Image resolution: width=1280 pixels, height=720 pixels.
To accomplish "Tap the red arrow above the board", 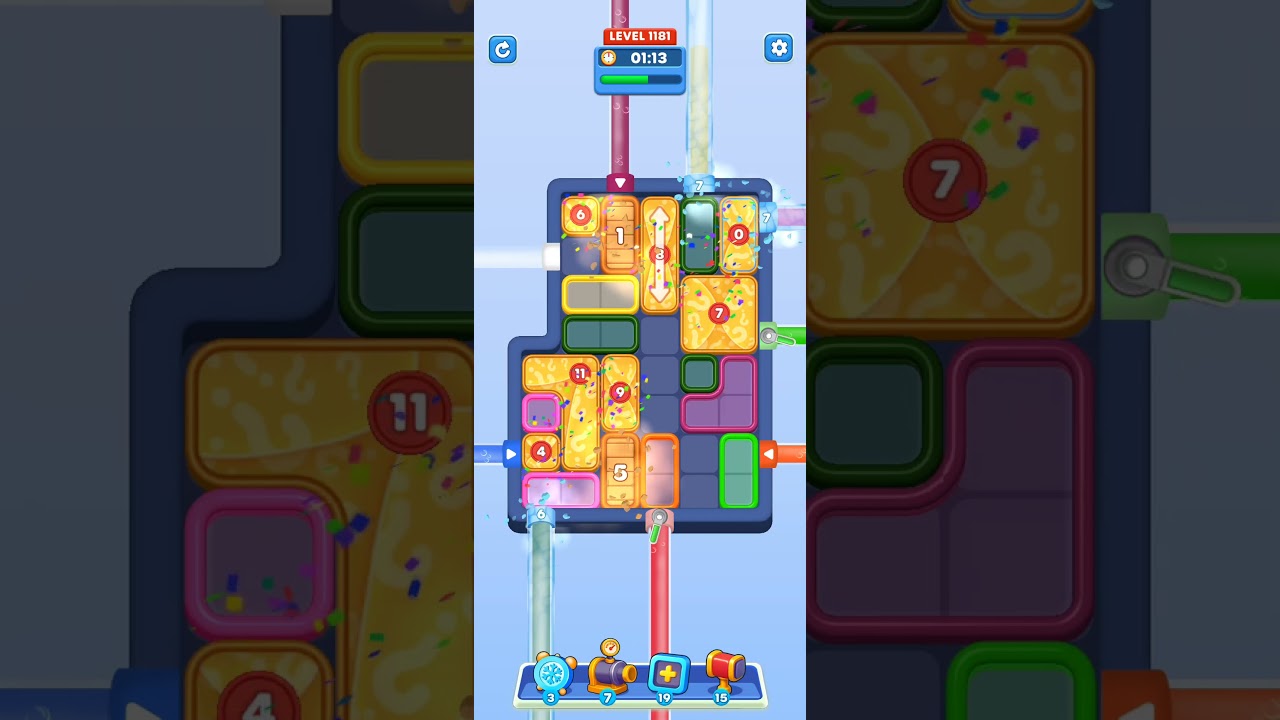I will (x=620, y=182).
